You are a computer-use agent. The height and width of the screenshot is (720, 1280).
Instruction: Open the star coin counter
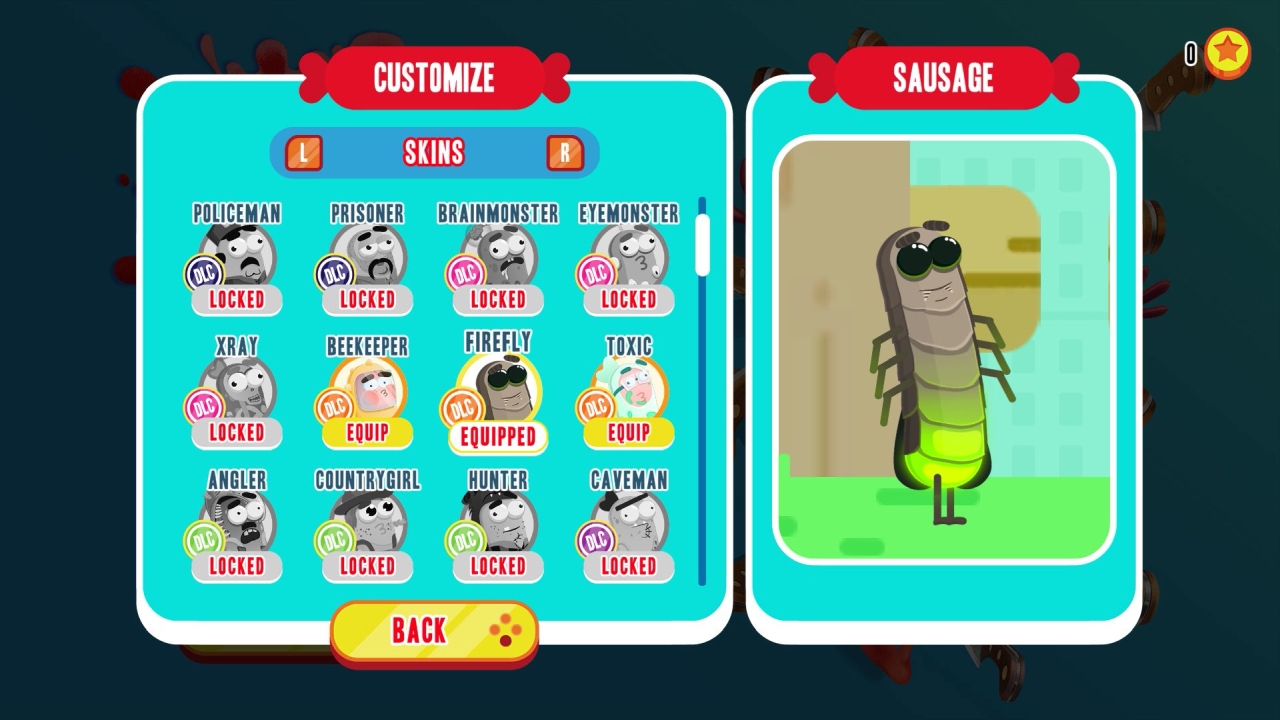(1227, 55)
